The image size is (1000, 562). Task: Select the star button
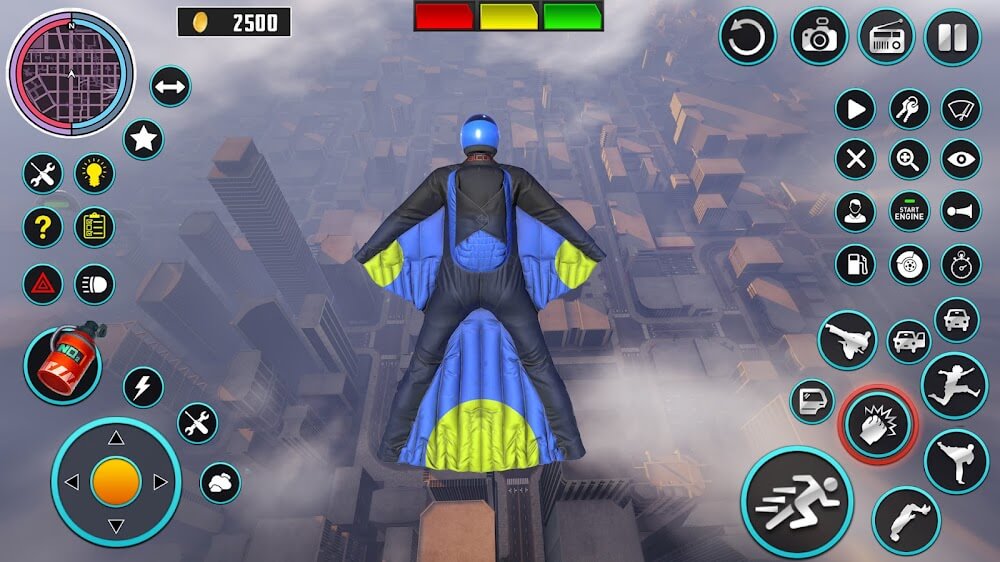click(143, 139)
